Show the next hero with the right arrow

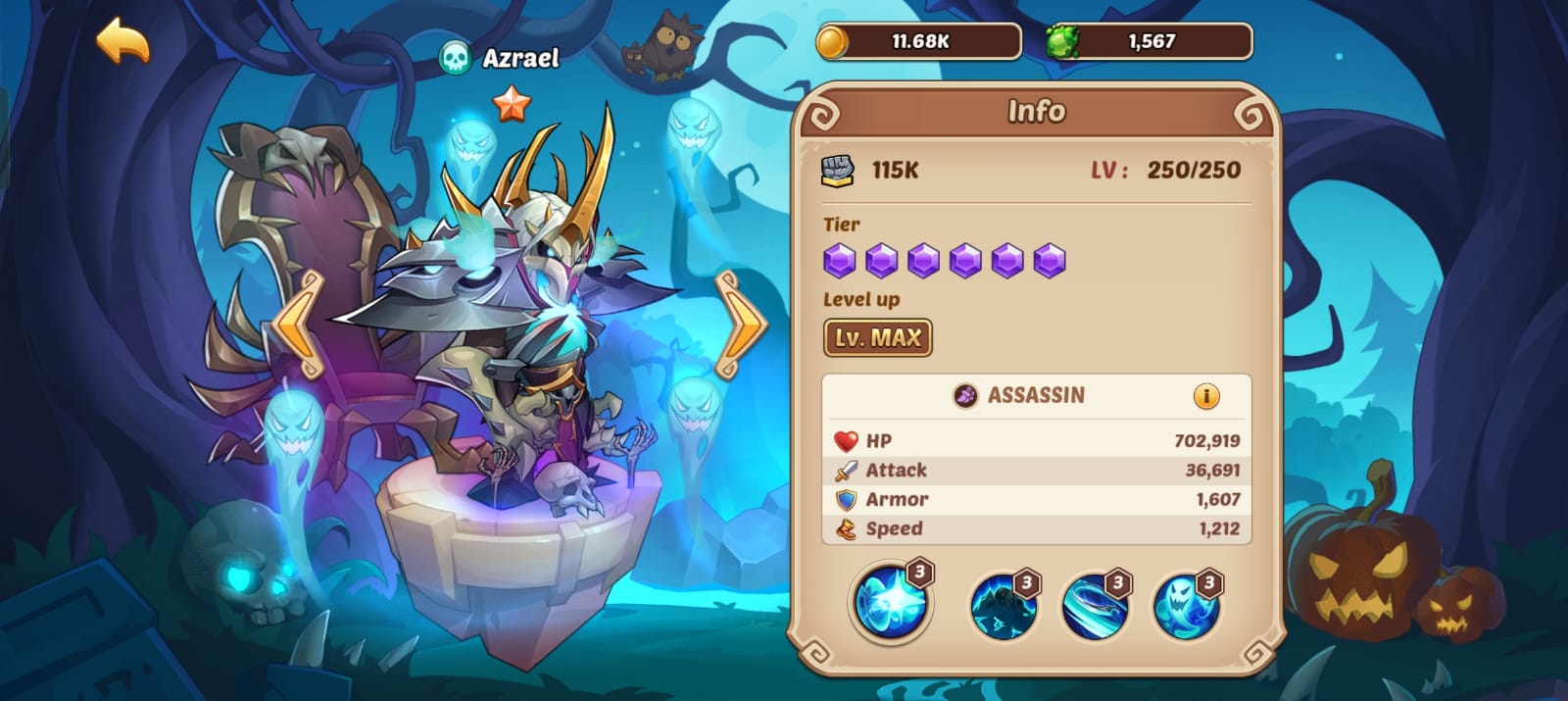pos(741,324)
